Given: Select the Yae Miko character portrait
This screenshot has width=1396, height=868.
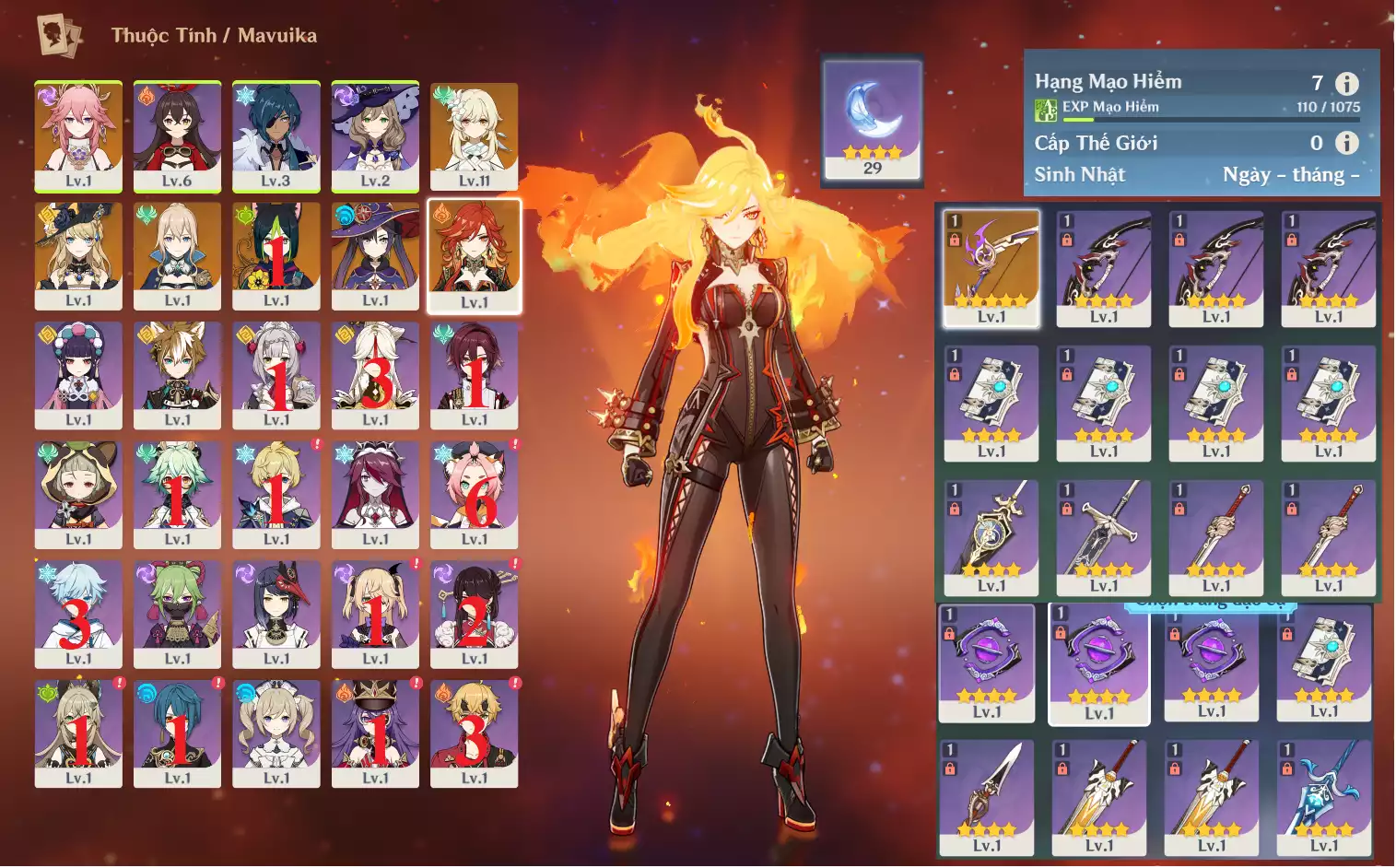Looking at the screenshot, I should (78, 135).
